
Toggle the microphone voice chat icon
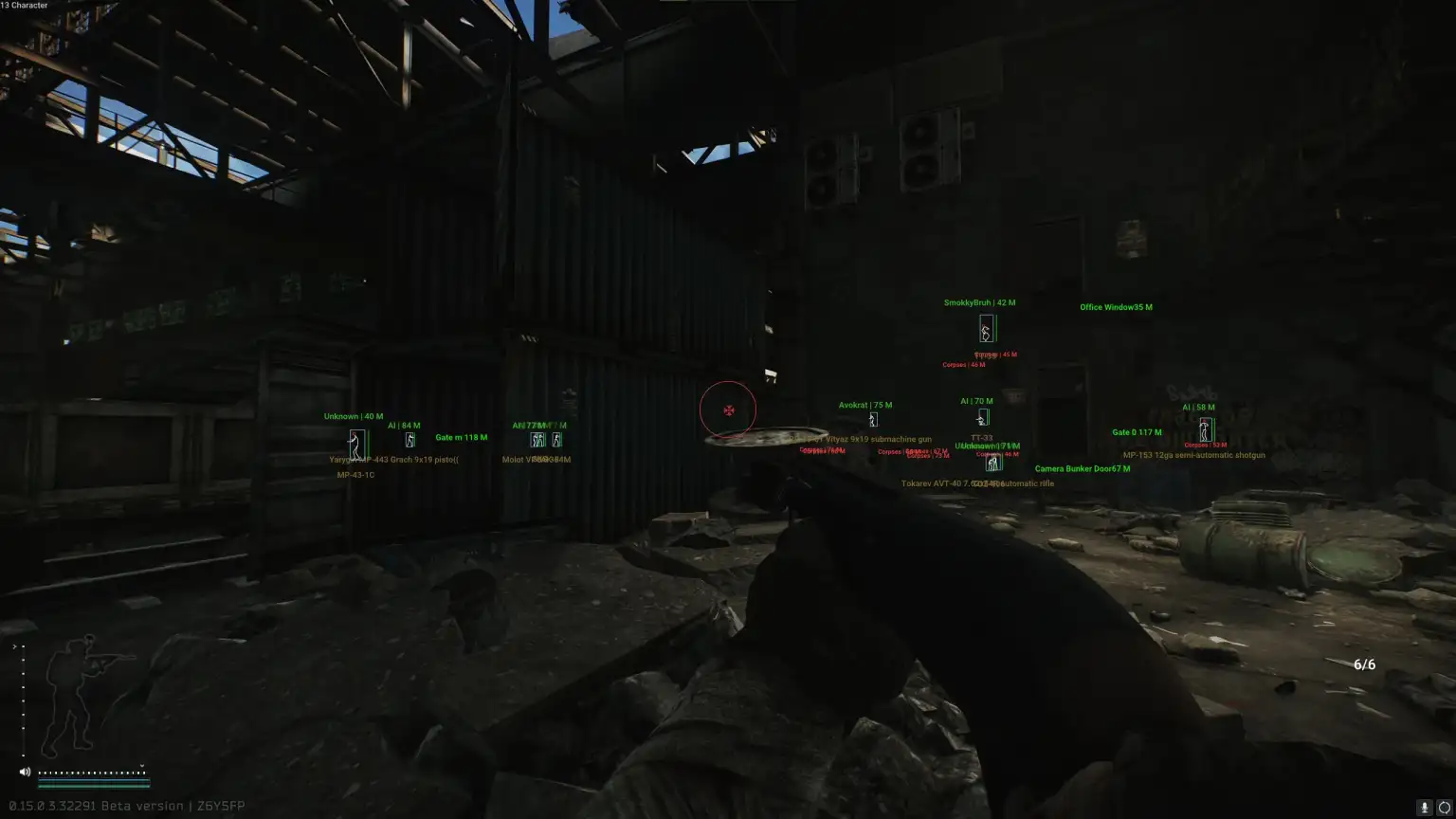coord(1424,808)
